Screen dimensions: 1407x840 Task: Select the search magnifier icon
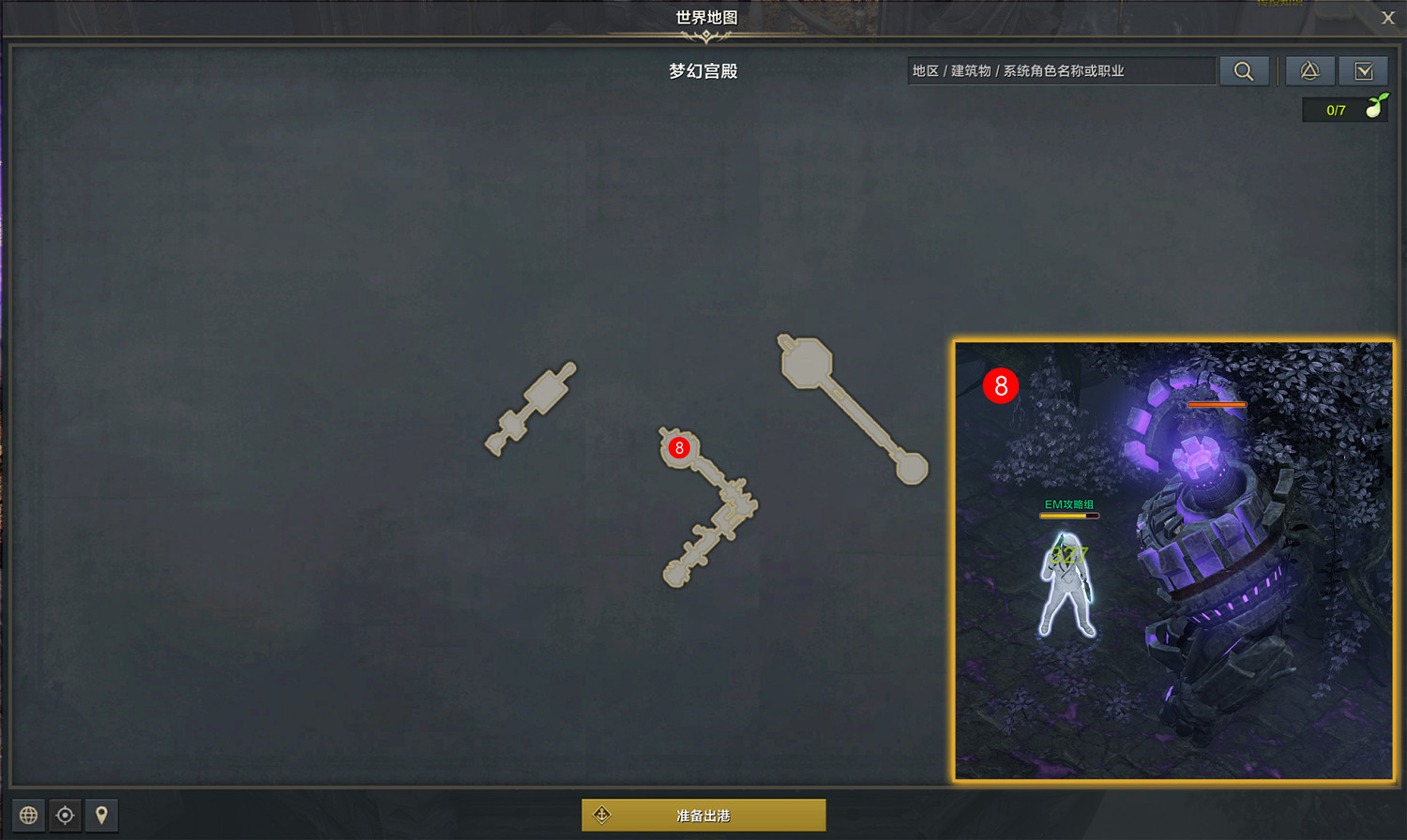click(x=1244, y=70)
